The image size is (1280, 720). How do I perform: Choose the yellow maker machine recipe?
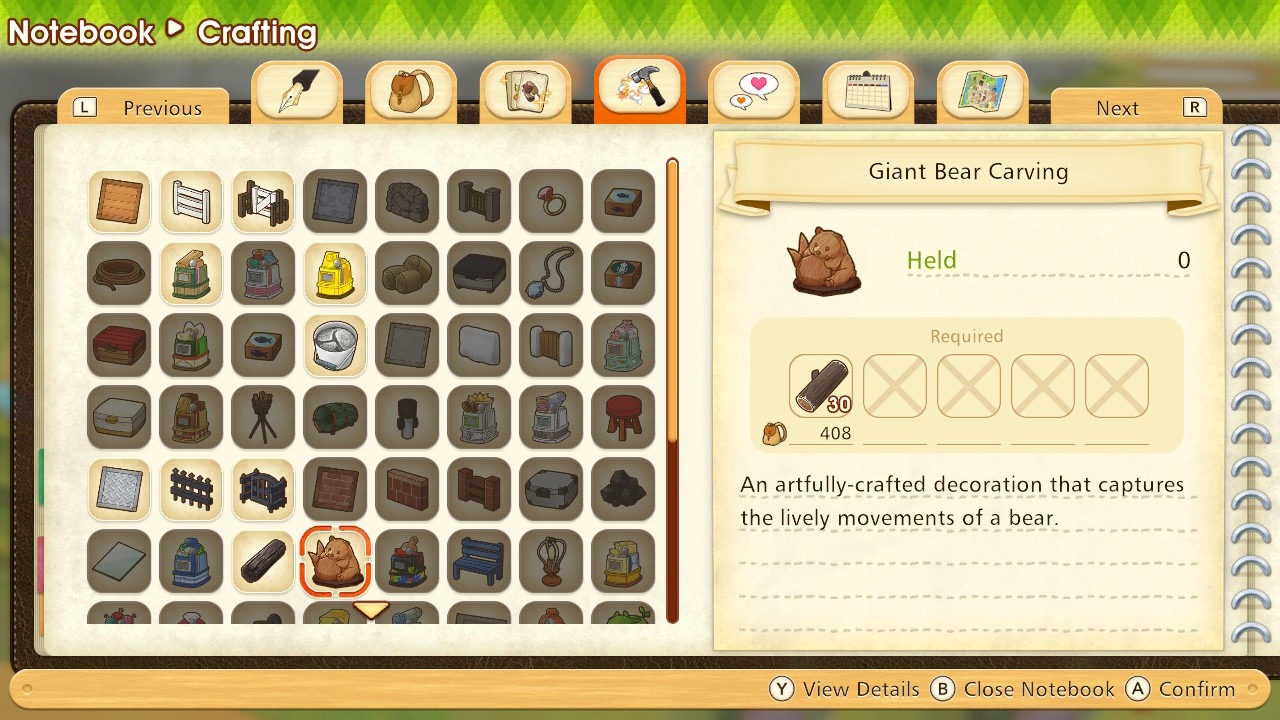pos(335,273)
